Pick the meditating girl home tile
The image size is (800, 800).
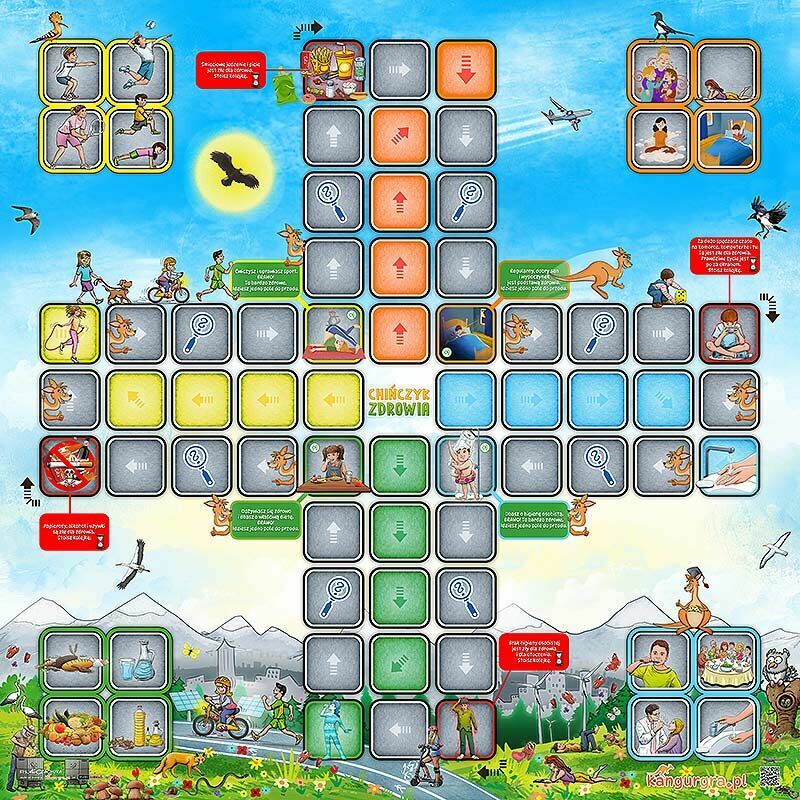point(660,137)
